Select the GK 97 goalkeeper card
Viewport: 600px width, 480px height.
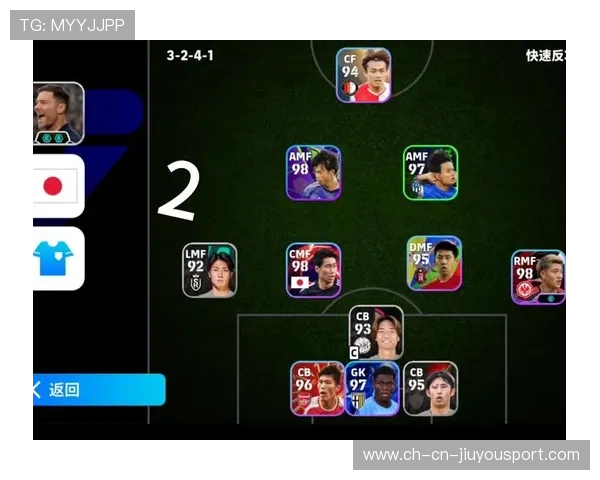(x=373, y=388)
